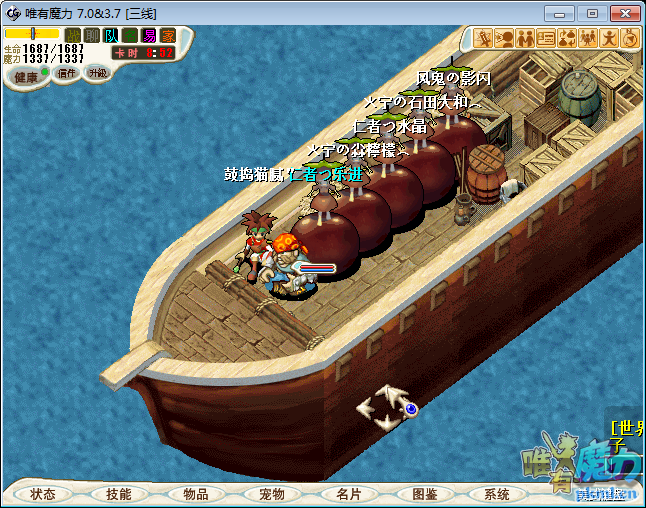Click the 升级 level-up button
Viewport: 646px width, 508px height.
pos(97,73)
